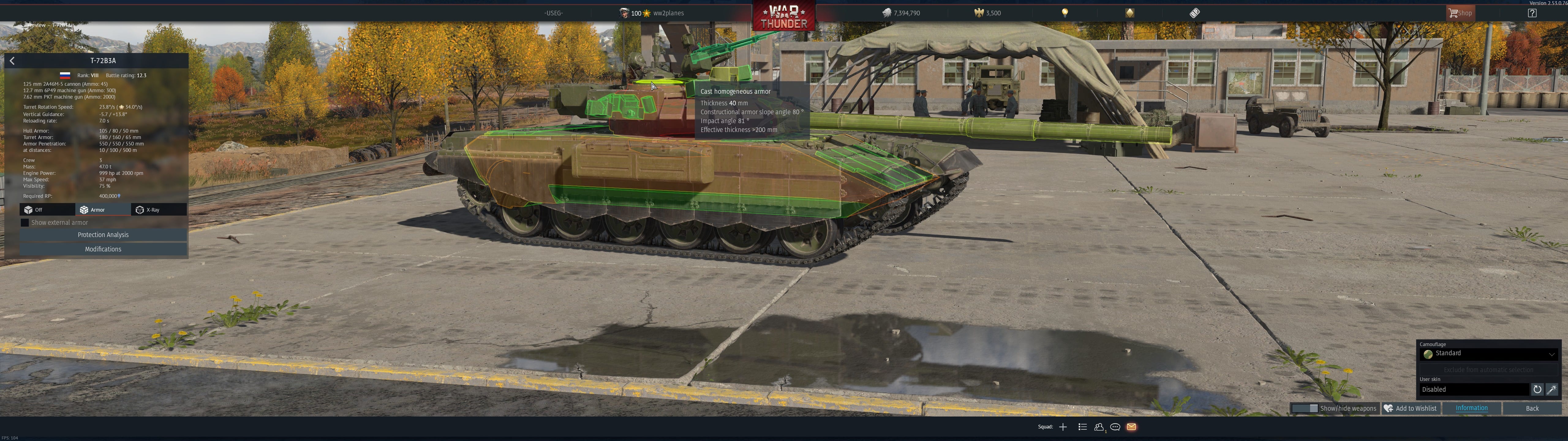1568x441 pixels.
Task: Tick the Show external armor checkbox
Action: click(x=25, y=223)
